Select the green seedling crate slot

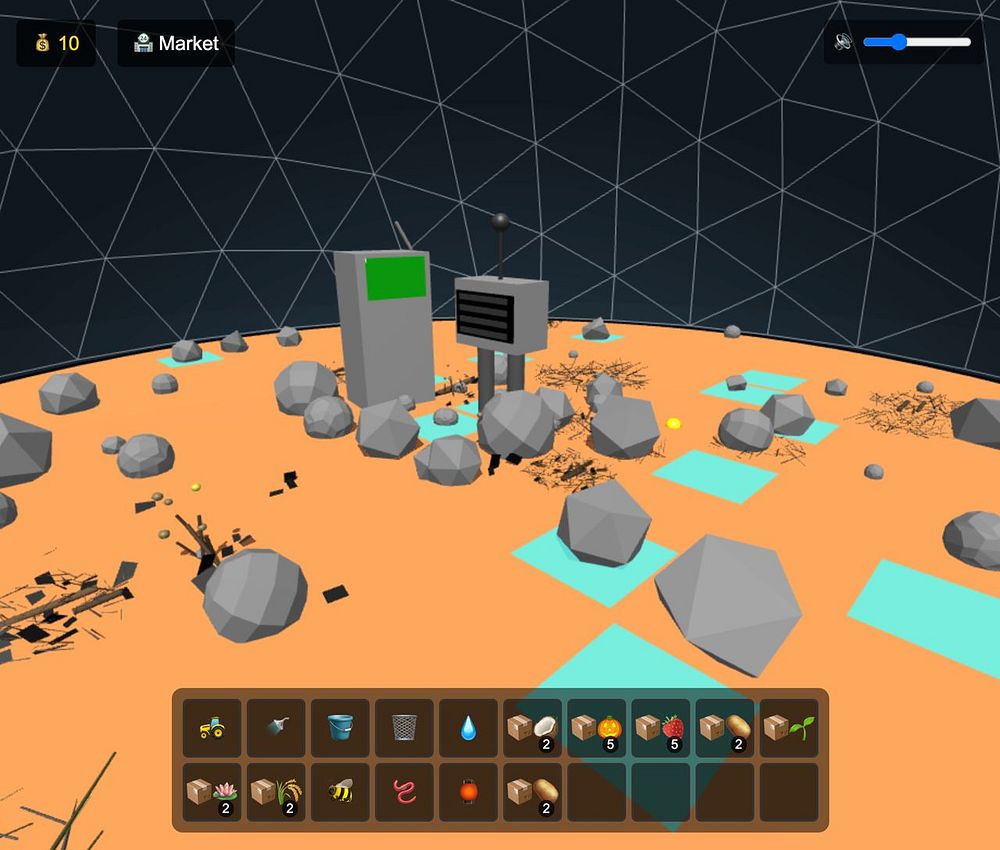pyautogui.click(x=789, y=728)
